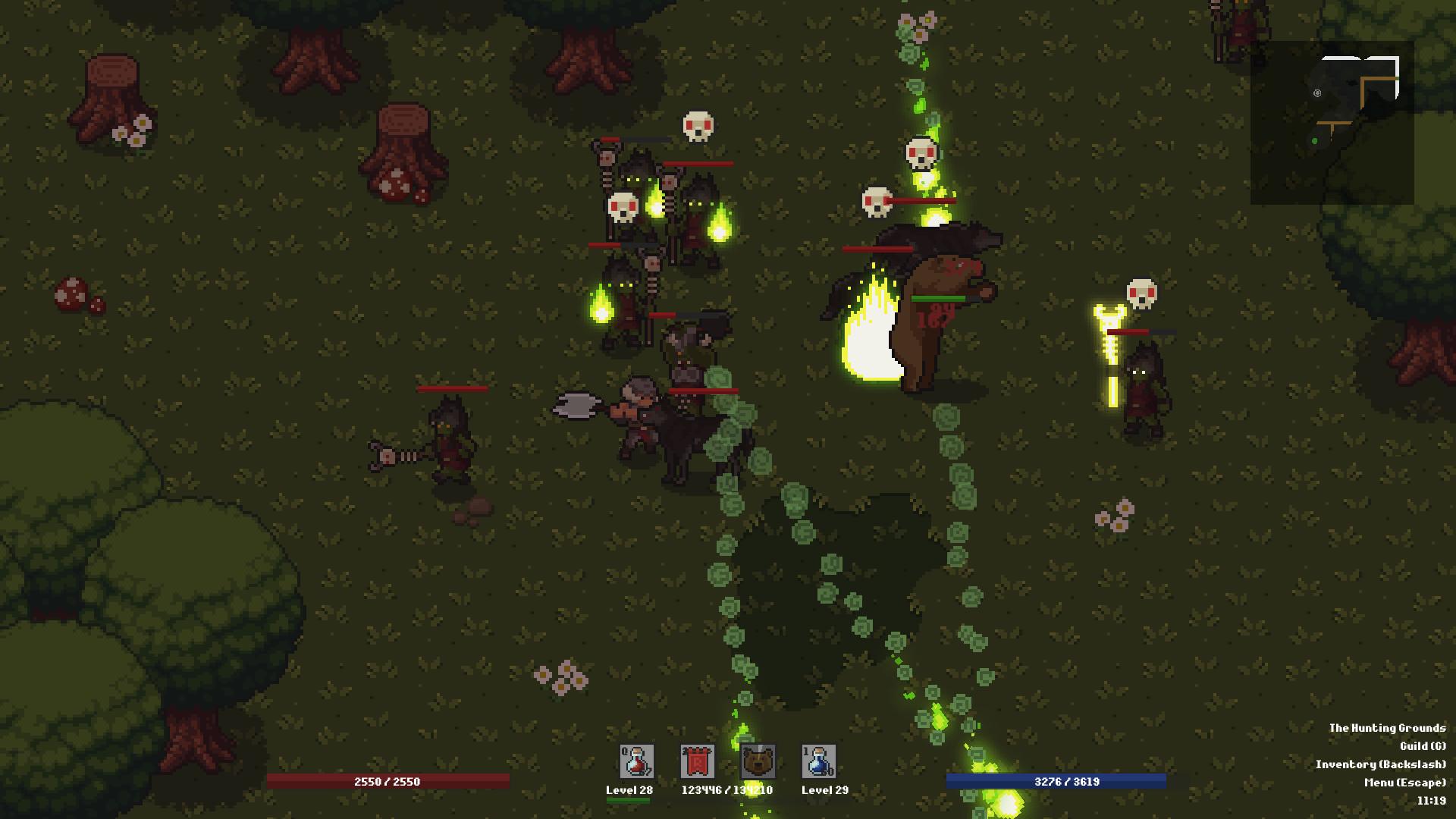
Task: Open the Inventory from the corner list
Action: click(x=1380, y=764)
